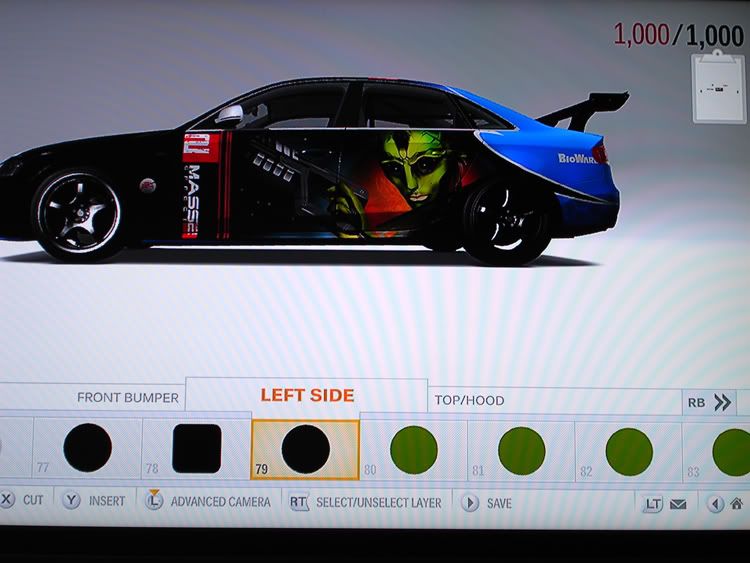Switch to the Front Bumper tab
Screen dimensions: 750x563
tap(127, 398)
